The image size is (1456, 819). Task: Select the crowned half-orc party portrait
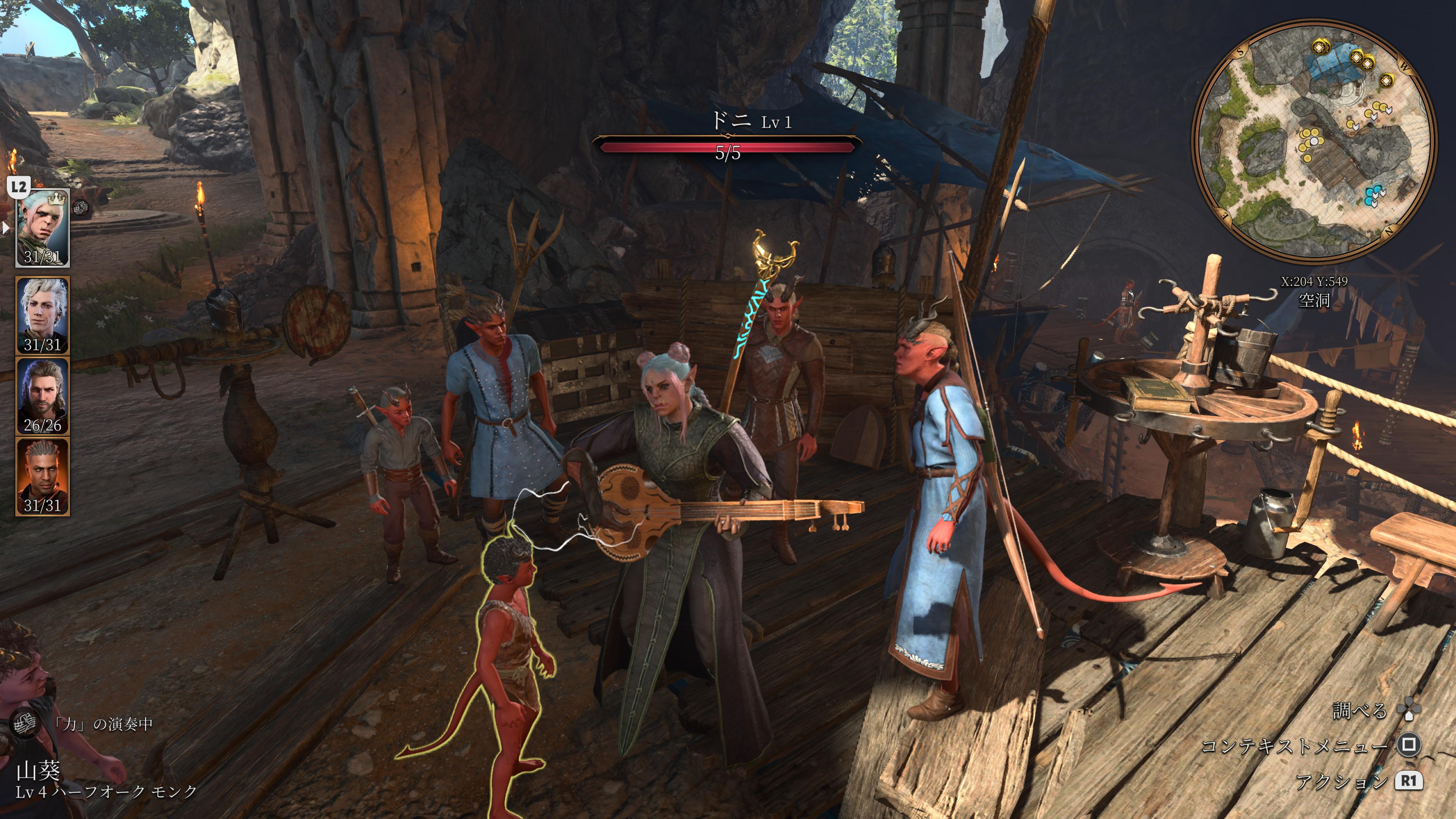click(42, 228)
